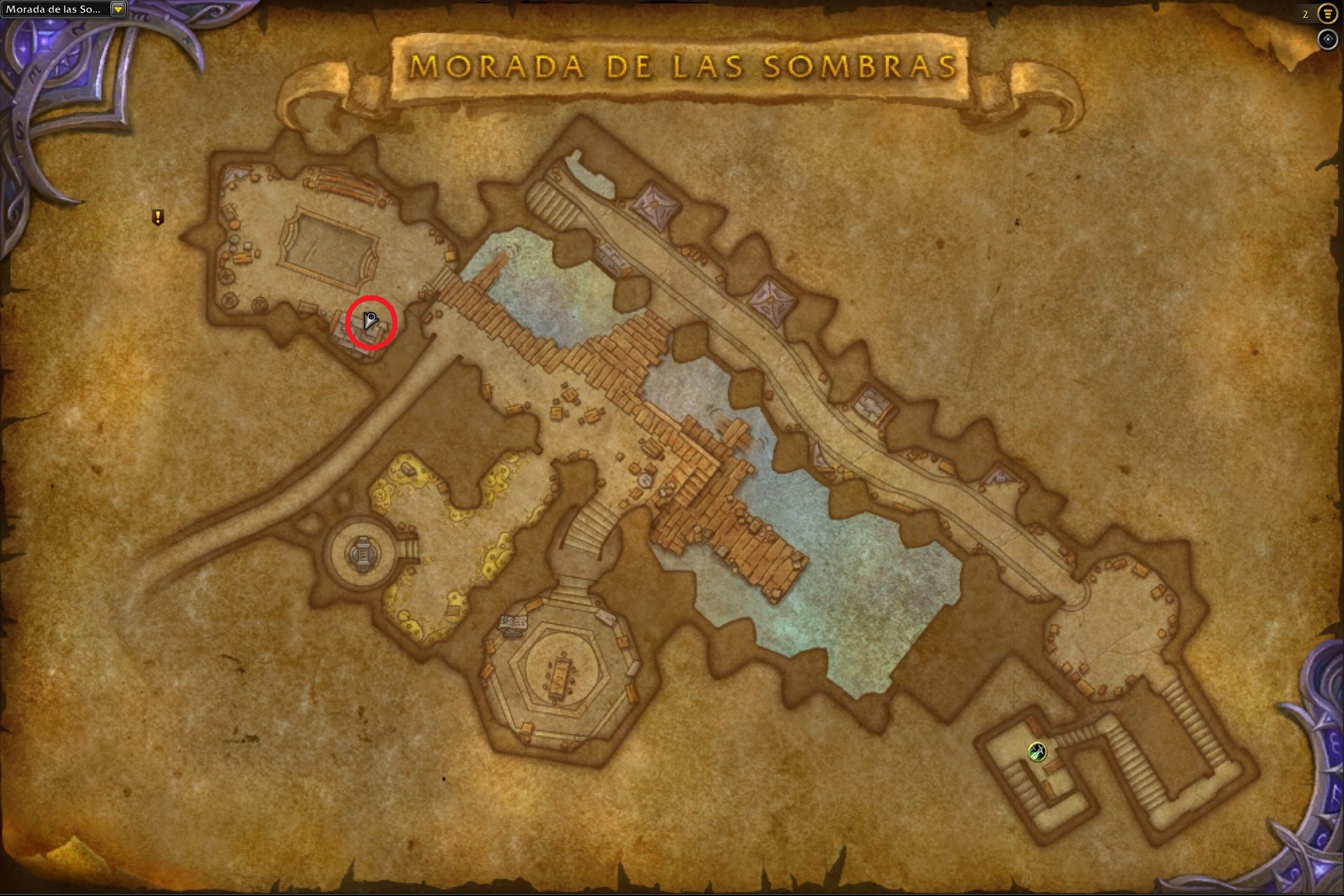Select the green round map icon
This screenshot has height=896, width=1344.
(1037, 751)
